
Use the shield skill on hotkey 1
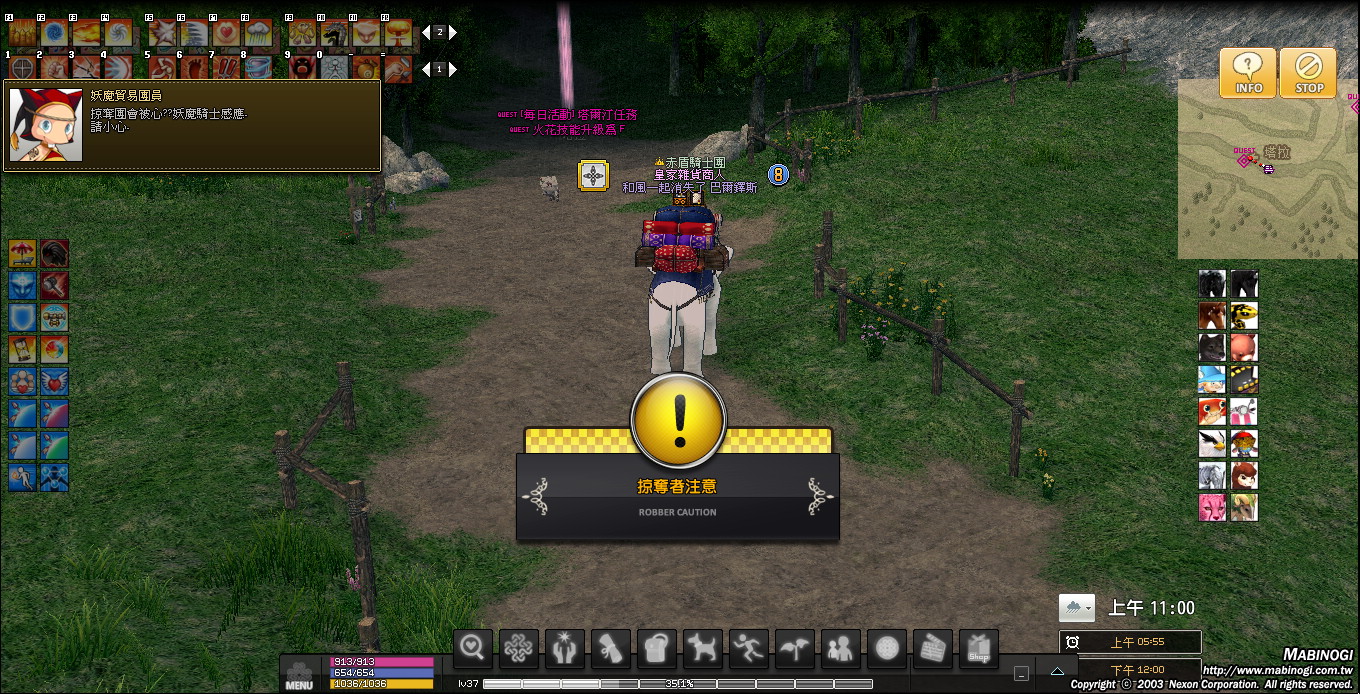click(22, 68)
